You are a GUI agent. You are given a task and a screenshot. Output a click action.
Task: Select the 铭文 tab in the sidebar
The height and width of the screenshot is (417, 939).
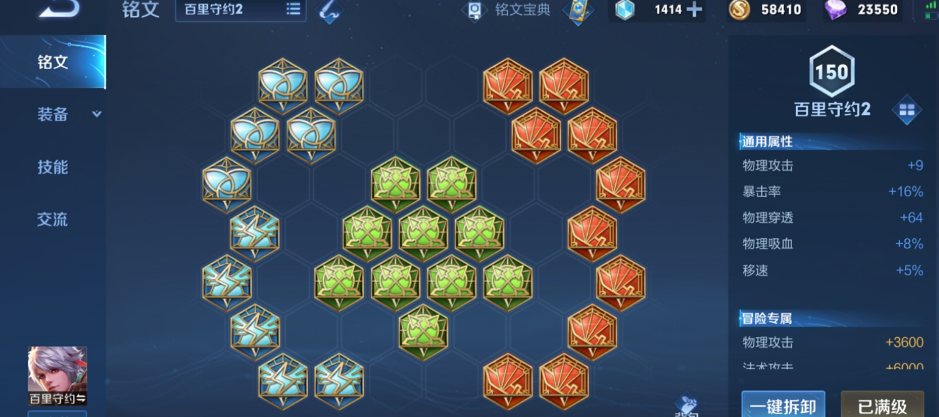(53, 62)
